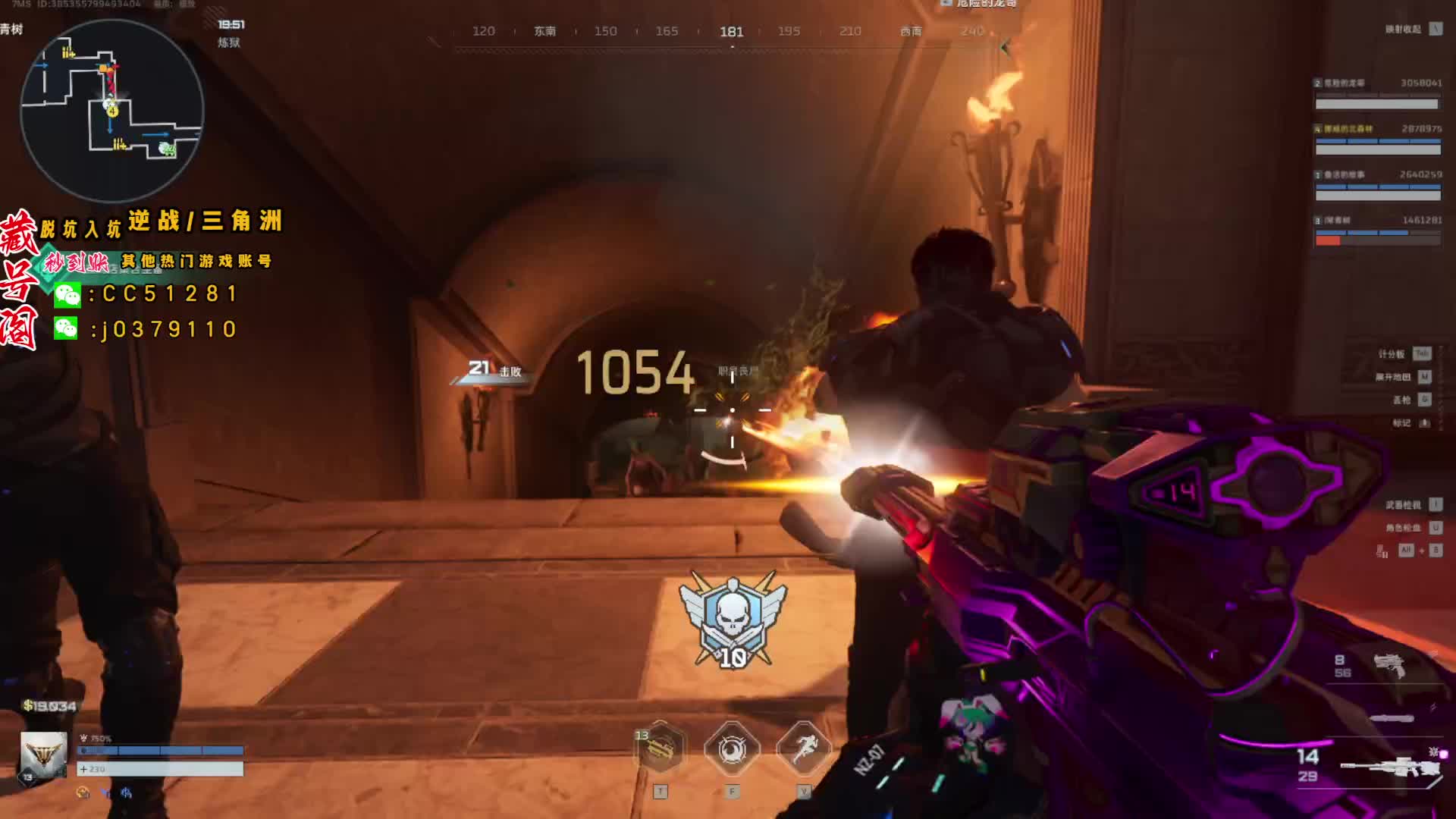1456x819 pixels.
Task: Open the circular minimap
Action: [x=111, y=111]
